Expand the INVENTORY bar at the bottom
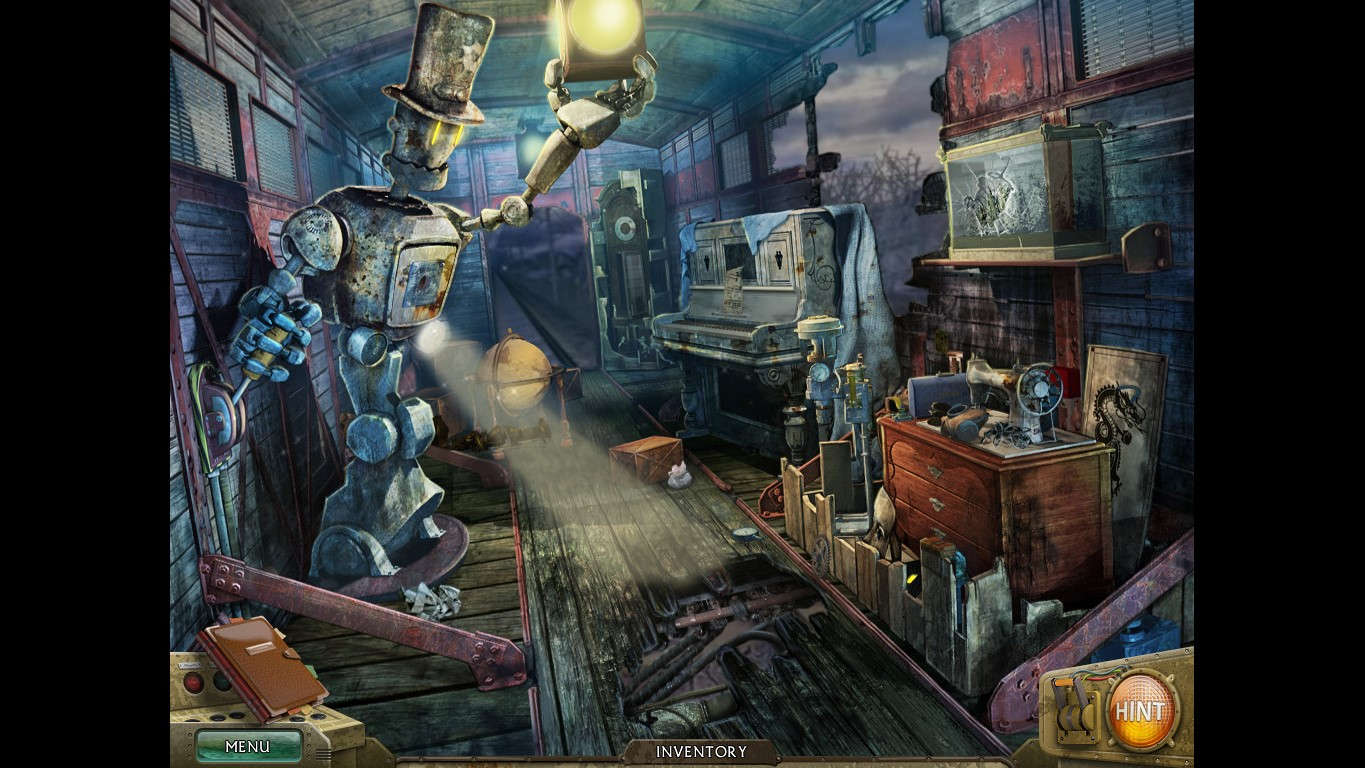The width and height of the screenshot is (1365, 768). pos(700,750)
